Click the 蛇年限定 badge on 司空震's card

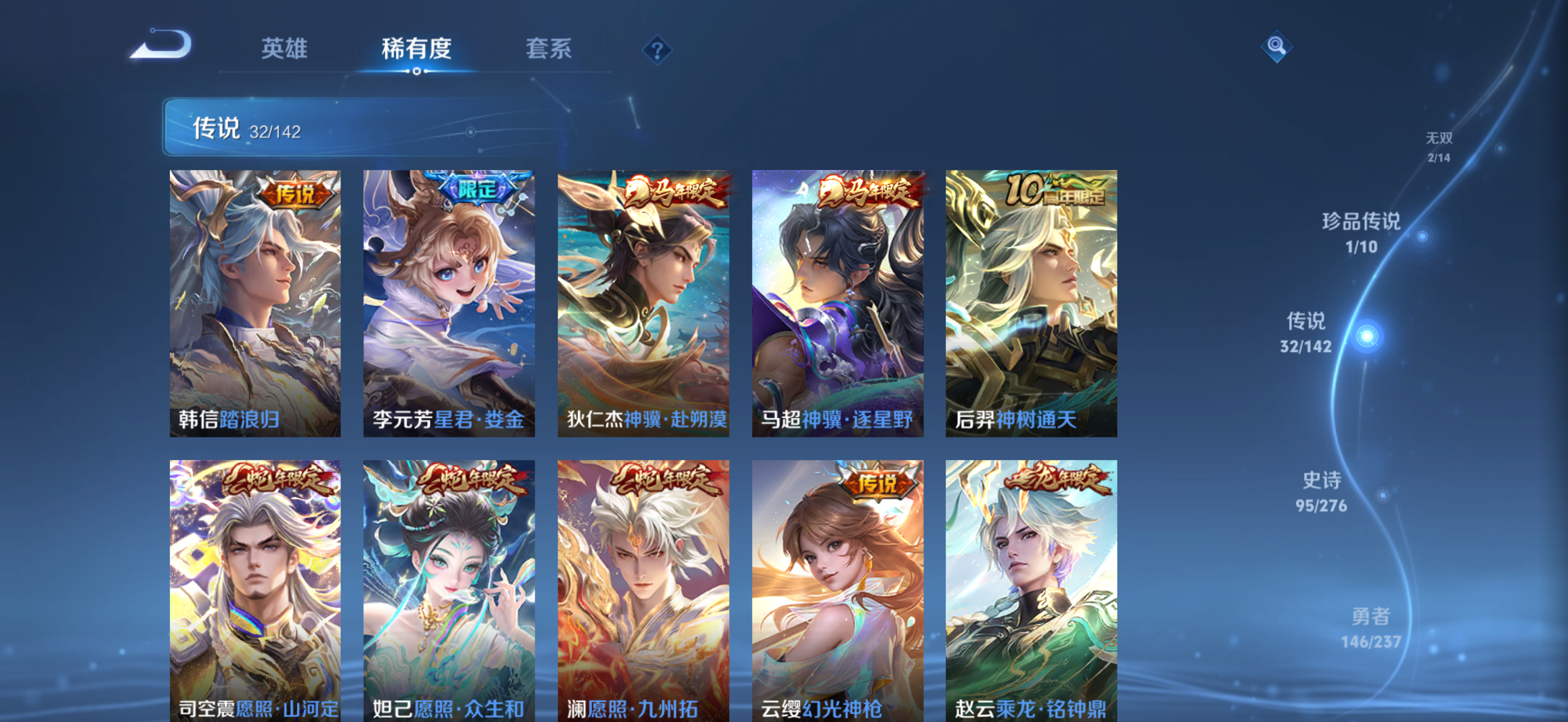pyautogui.click(x=277, y=480)
